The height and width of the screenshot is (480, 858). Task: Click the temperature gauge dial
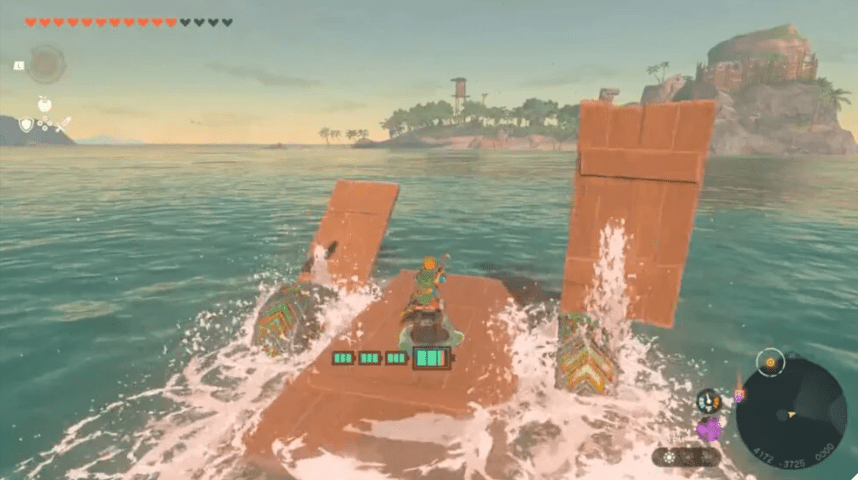point(709,401)
